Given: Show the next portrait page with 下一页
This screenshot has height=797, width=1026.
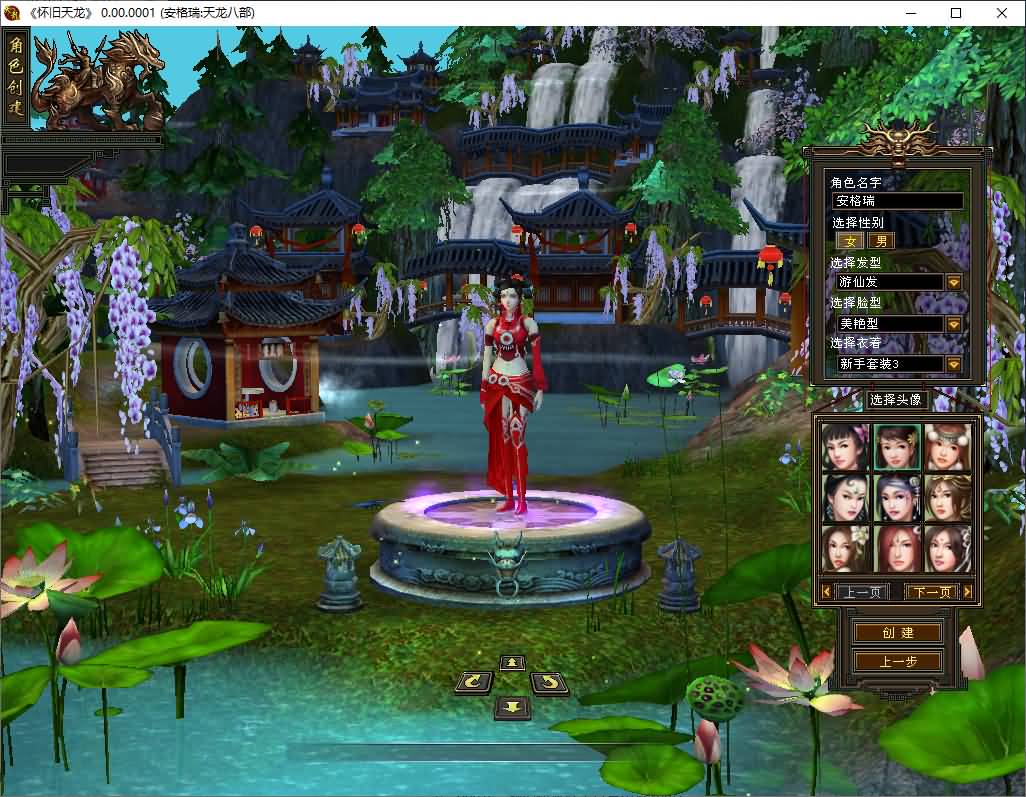Looking at the screenshot, I should click(931, 592).
